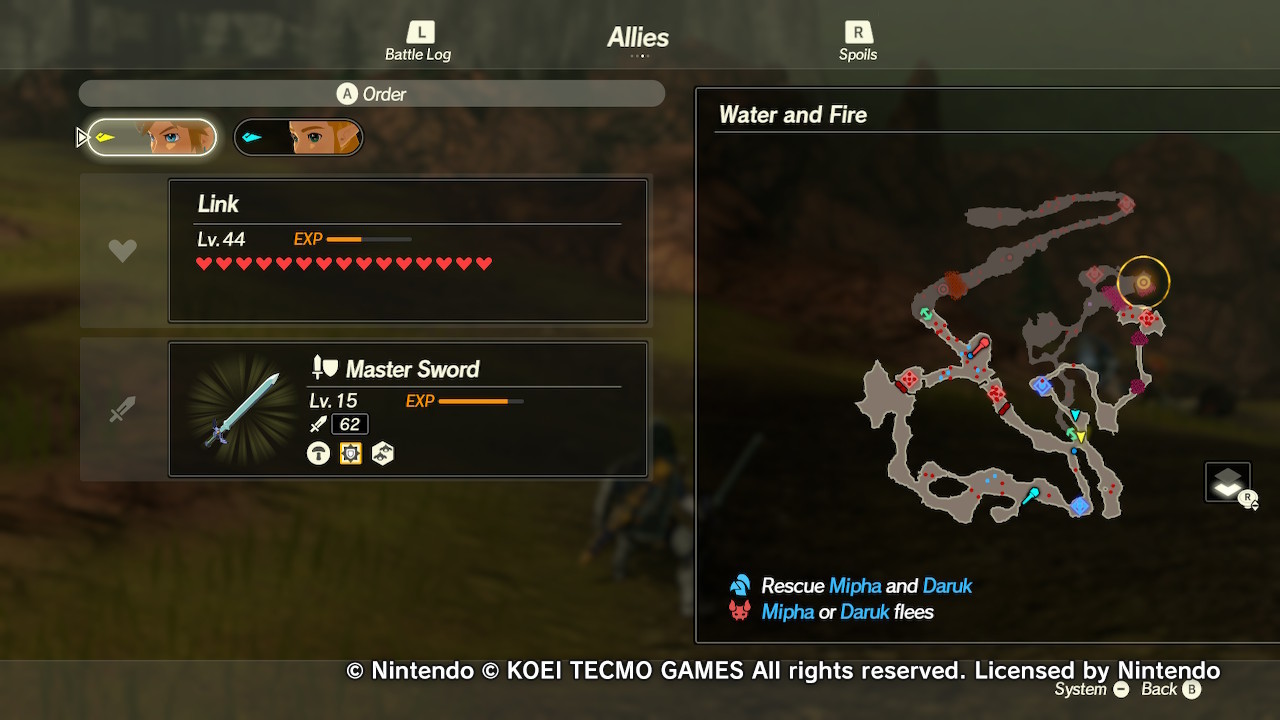Toggle the map layer view with the R icon
Viewport: 1280px width, 720px height.
pos(1227,481)
